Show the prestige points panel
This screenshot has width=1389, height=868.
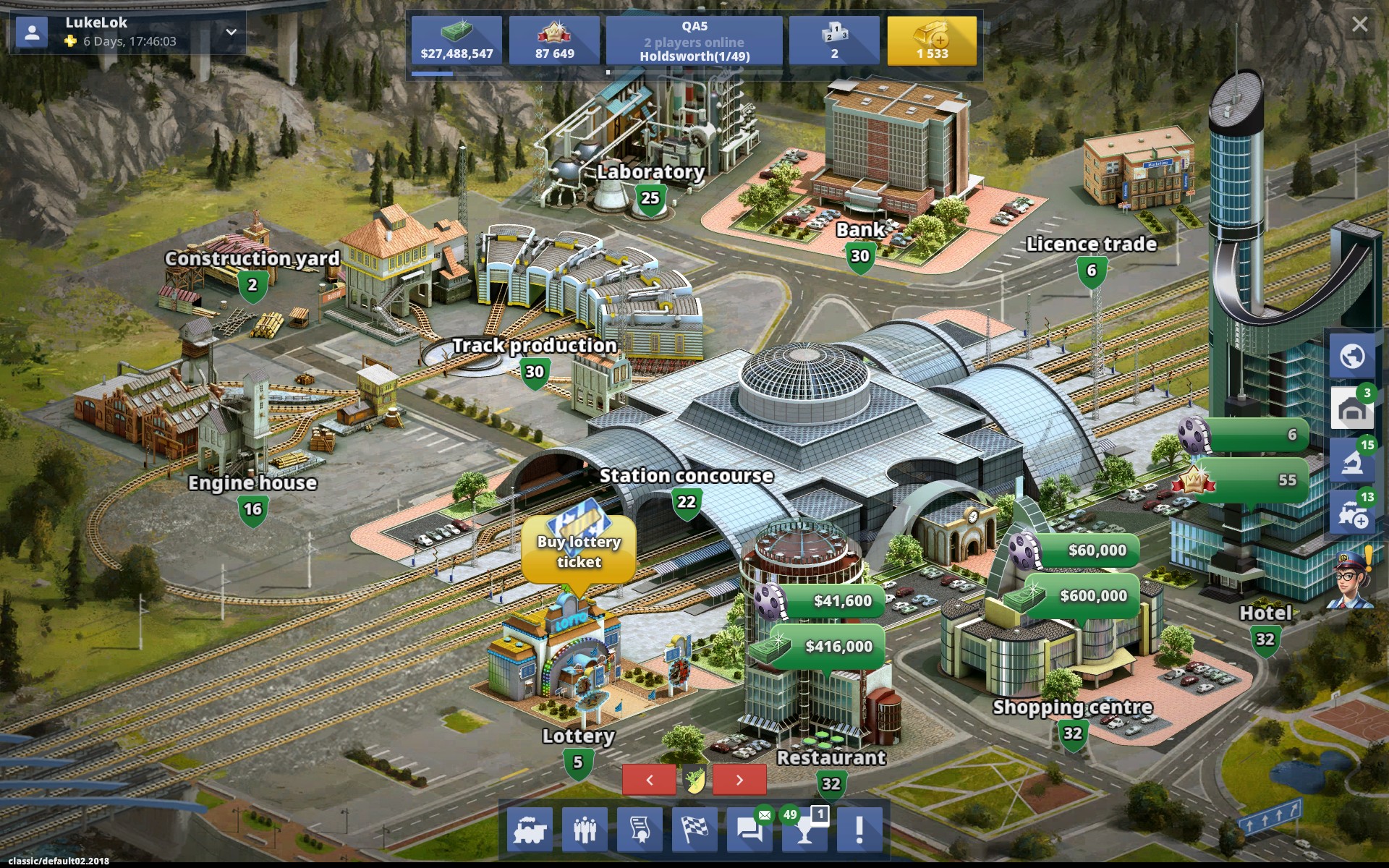[x=554, y=41]
